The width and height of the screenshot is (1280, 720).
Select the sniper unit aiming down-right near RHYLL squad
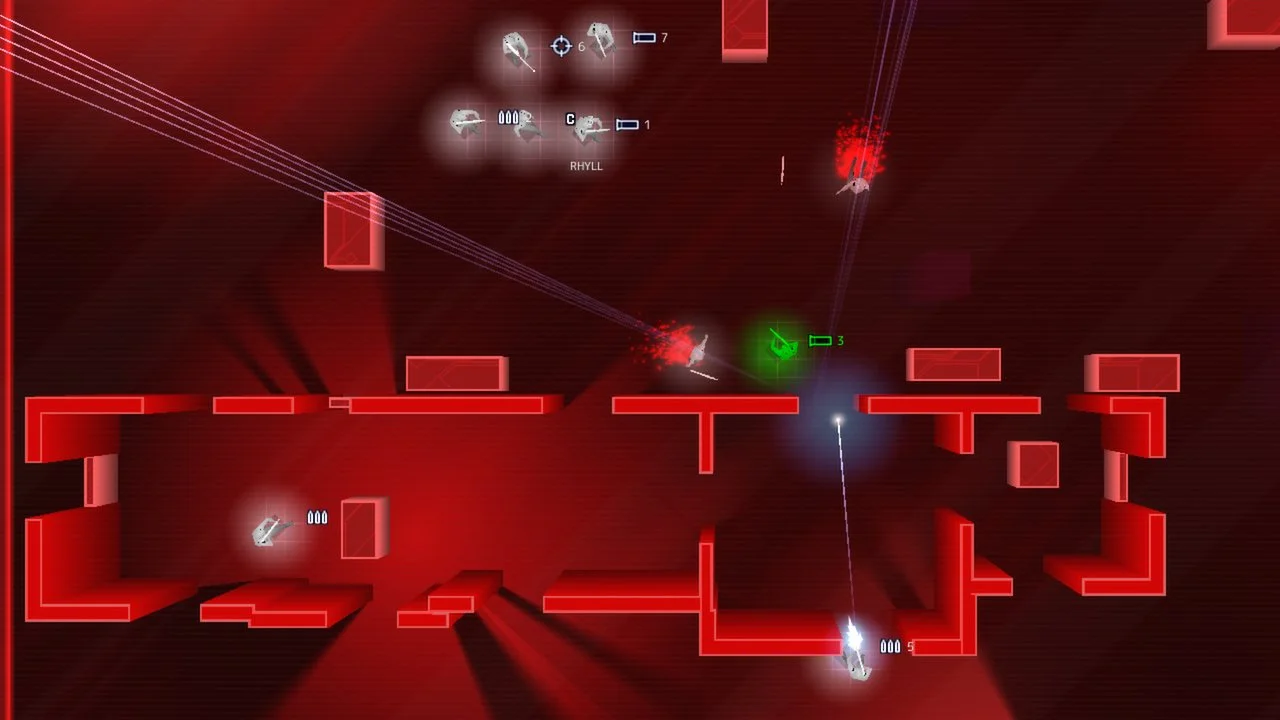point(515,48)
